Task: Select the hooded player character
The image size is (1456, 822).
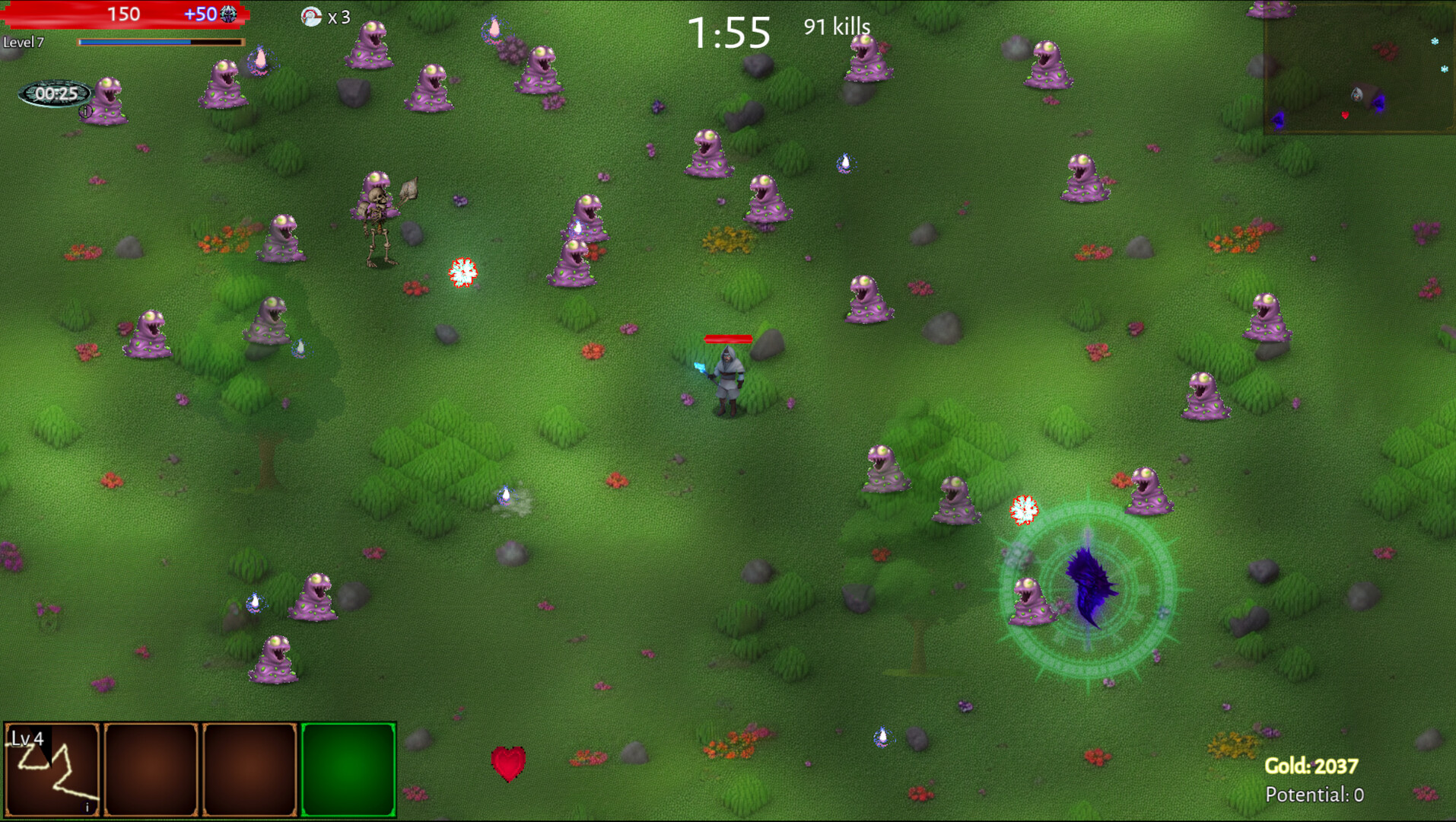Action: point(726,377)
